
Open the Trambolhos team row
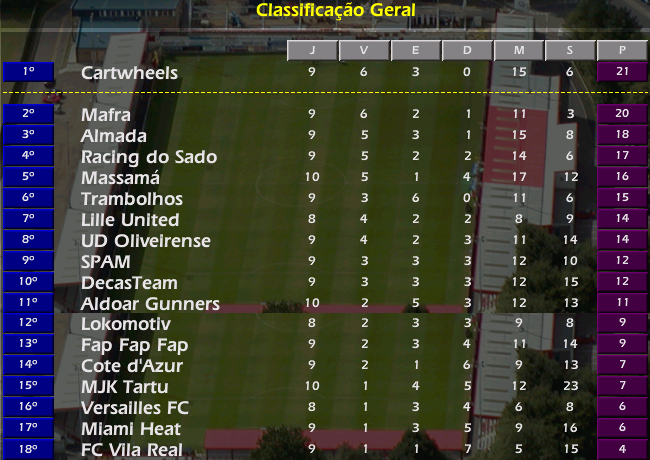click(x=132, y=199)
